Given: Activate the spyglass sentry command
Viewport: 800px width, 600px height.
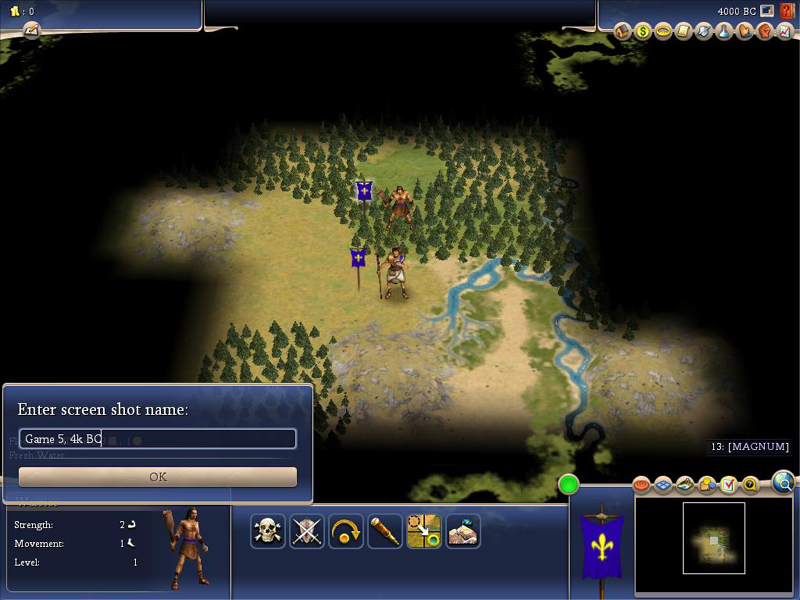Looking at the screenshot, I should tap(385, 531).
